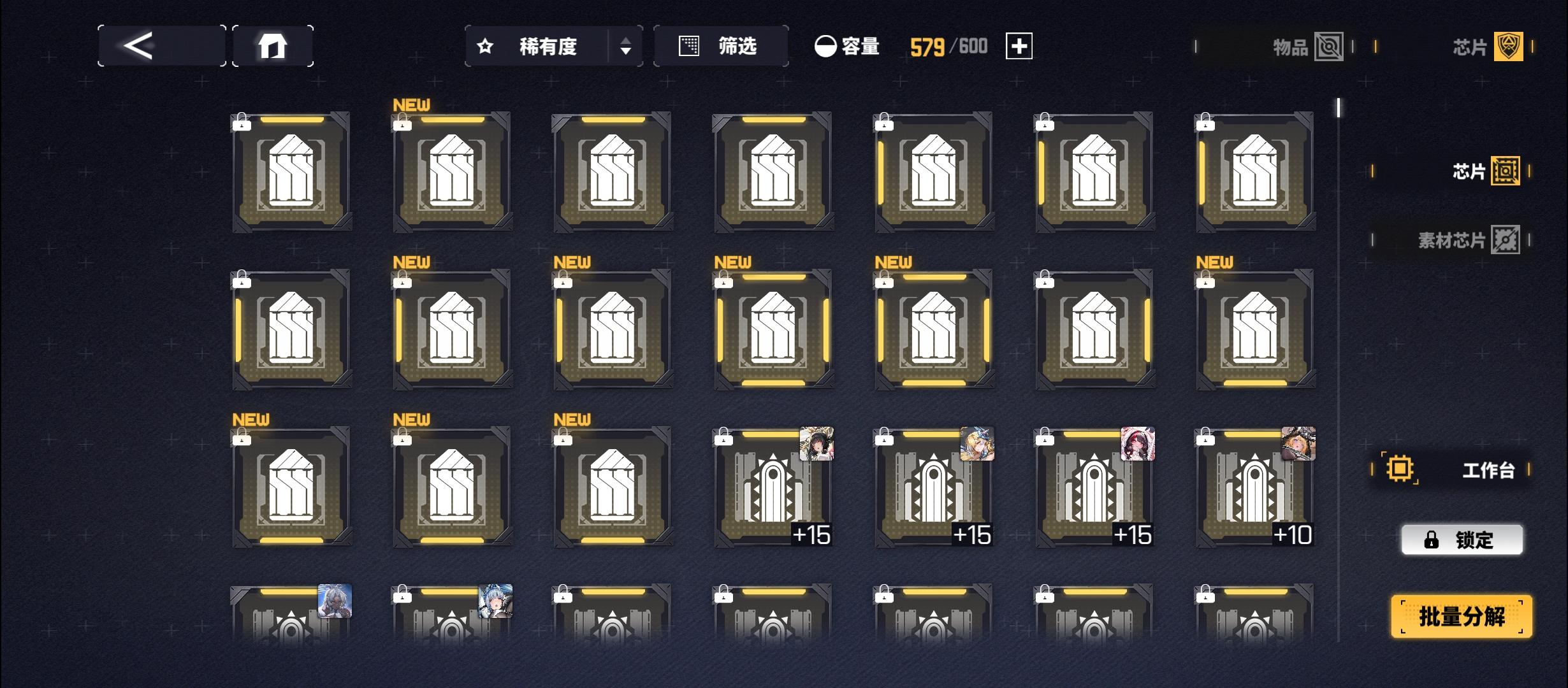Open the 稀有度 sort dropdown
This screenshot has height=688, width=1568.
(549, 47)
